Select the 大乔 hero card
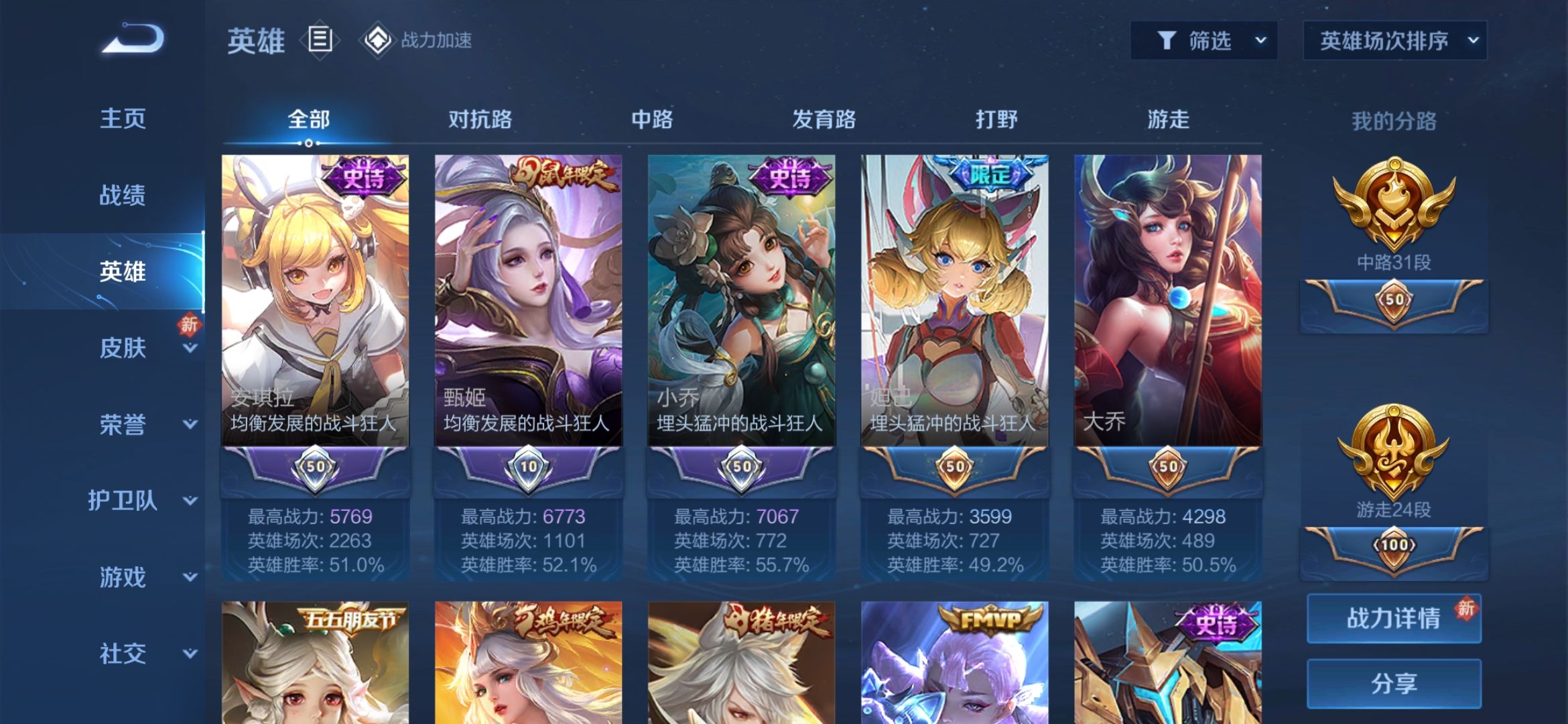This screenshot has width=1568, height=724. (1167, 302)
